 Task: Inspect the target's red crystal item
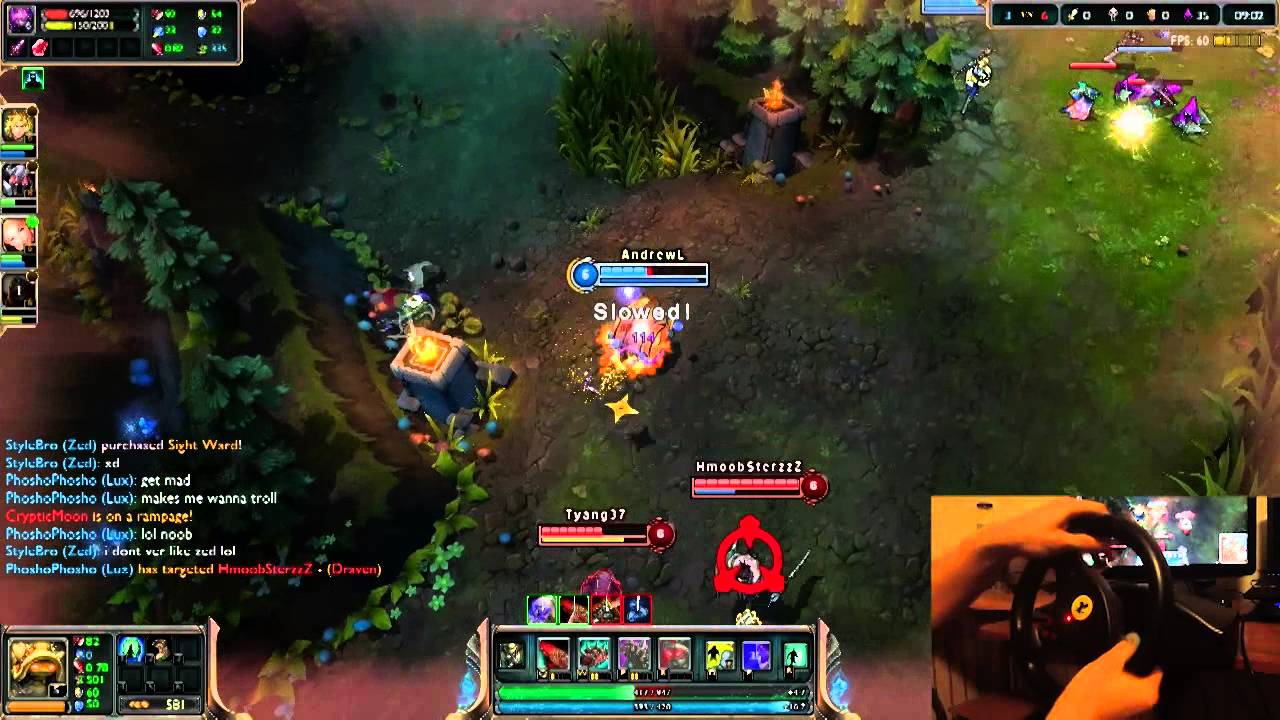[x=40, y=47]
